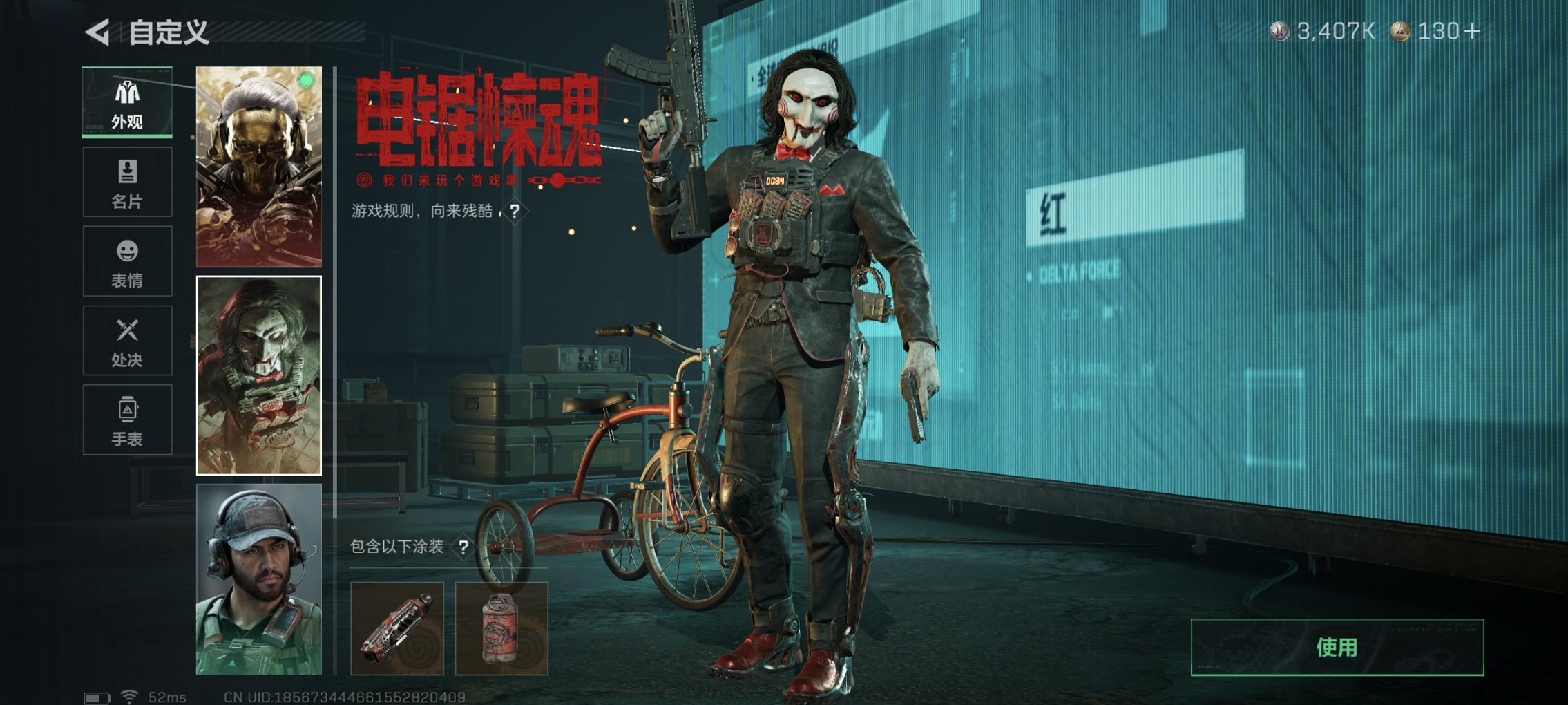The image size is (1568, 705).
Task: Open the 处决 execution customization panel
Action: pyautogui.click(x=126, y=340)
